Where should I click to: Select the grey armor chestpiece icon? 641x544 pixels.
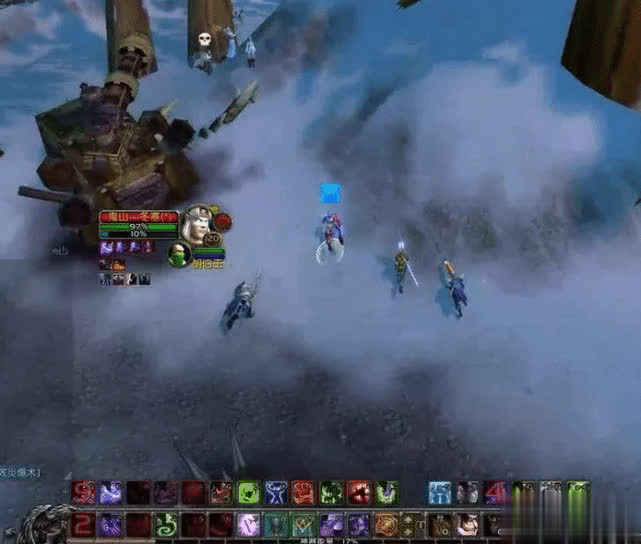coord(468,492)
